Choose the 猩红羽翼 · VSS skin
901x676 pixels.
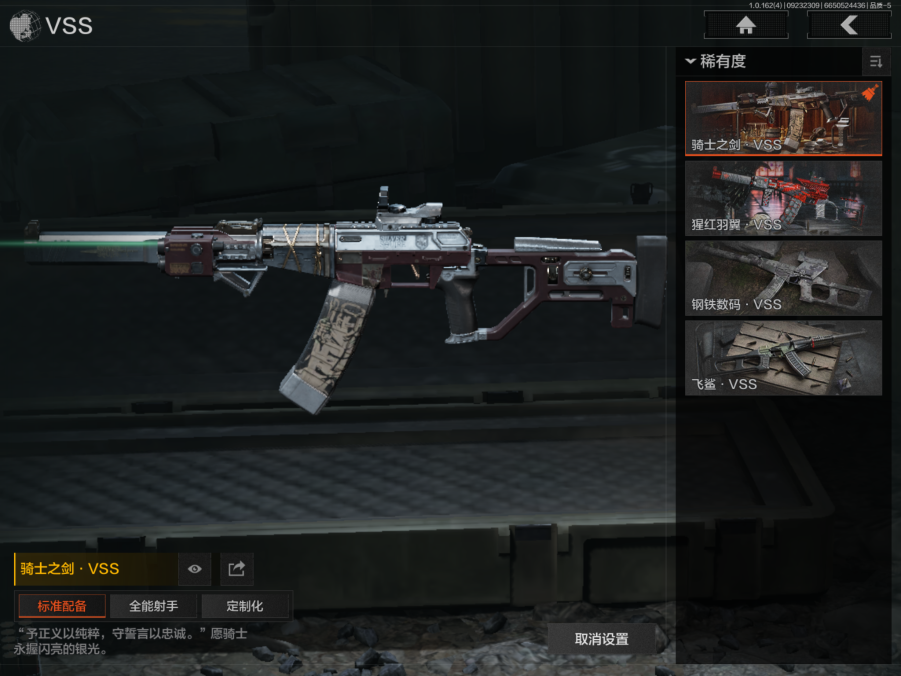783,198
